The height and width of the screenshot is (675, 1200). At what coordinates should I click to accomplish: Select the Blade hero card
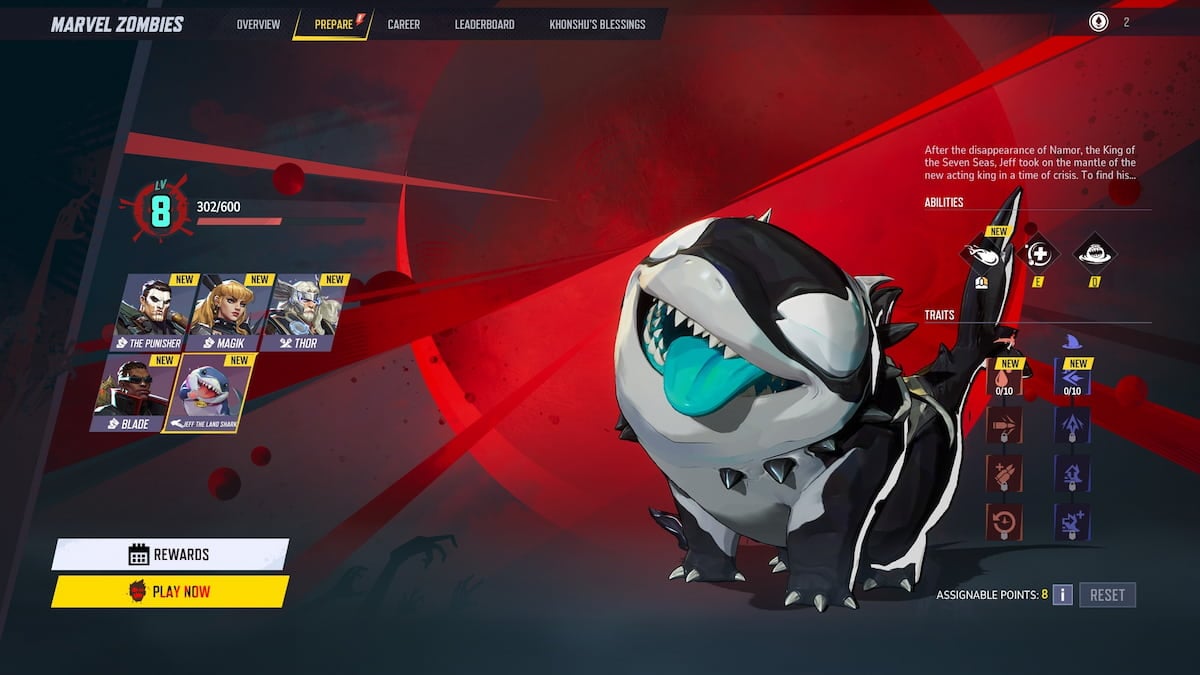click(x=132, y=391)
